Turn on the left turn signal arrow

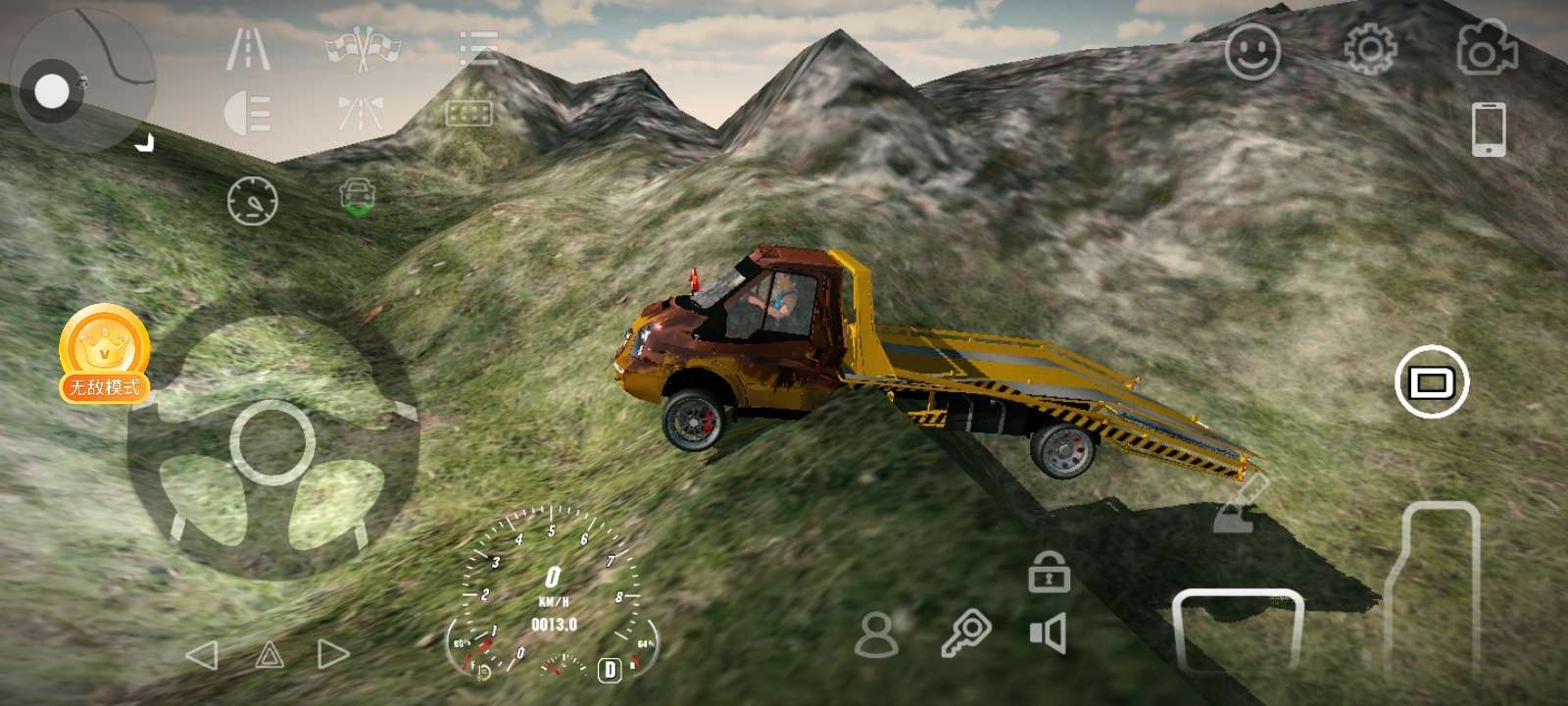coord(202,655)
